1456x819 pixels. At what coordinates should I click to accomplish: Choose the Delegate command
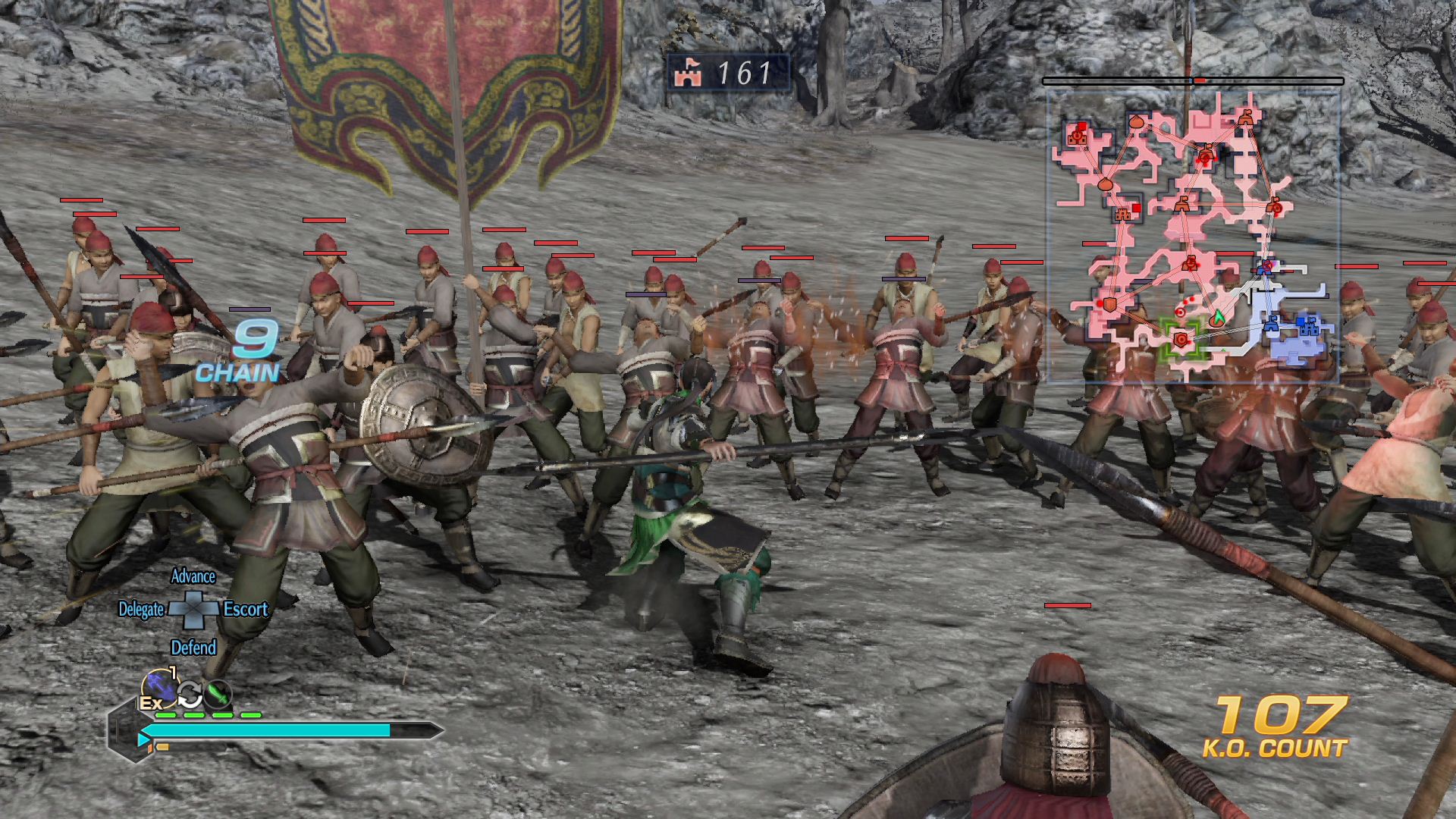[x=141, y=610]
